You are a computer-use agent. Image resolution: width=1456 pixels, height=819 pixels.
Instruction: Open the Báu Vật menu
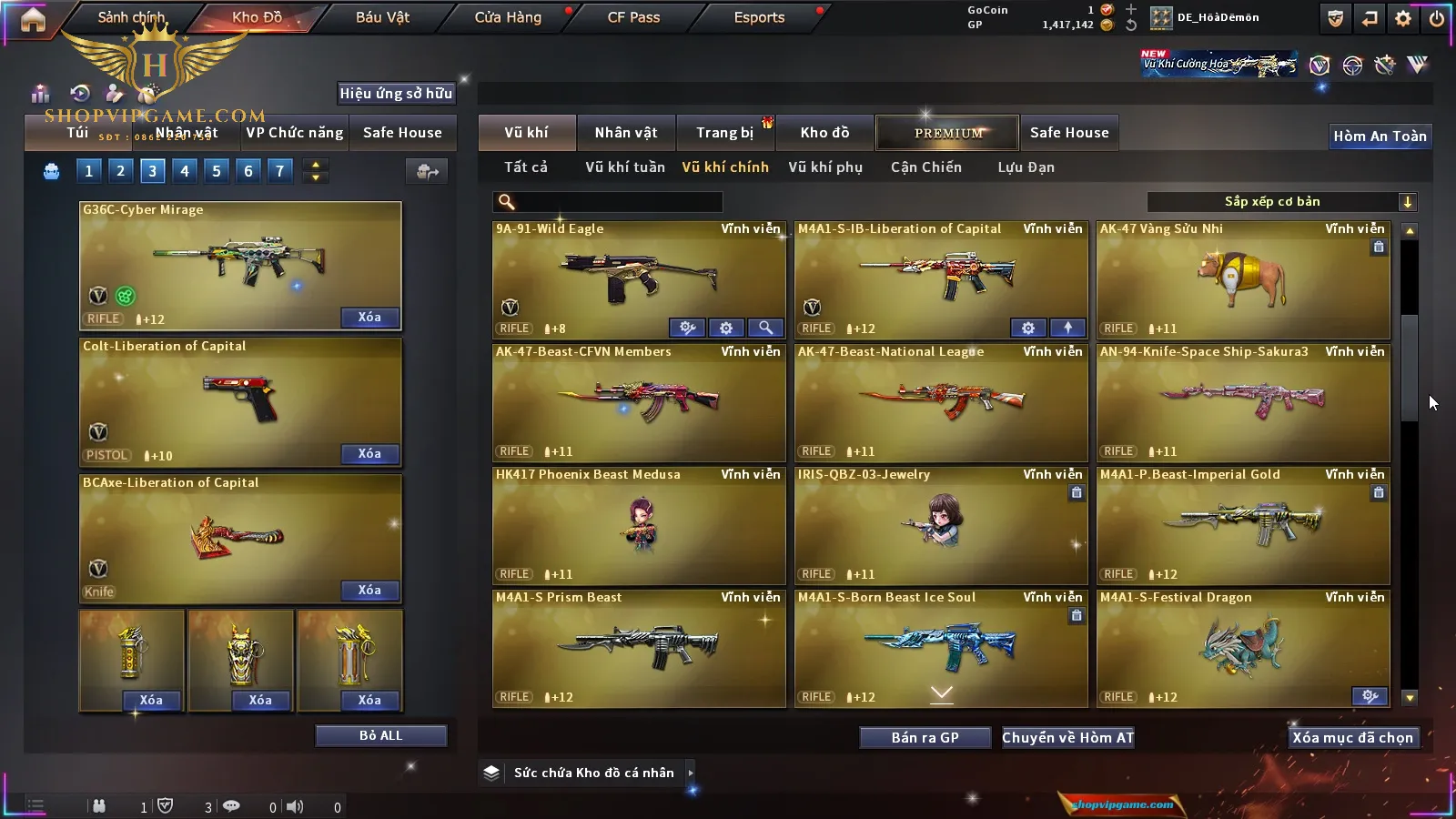[382, 17]
